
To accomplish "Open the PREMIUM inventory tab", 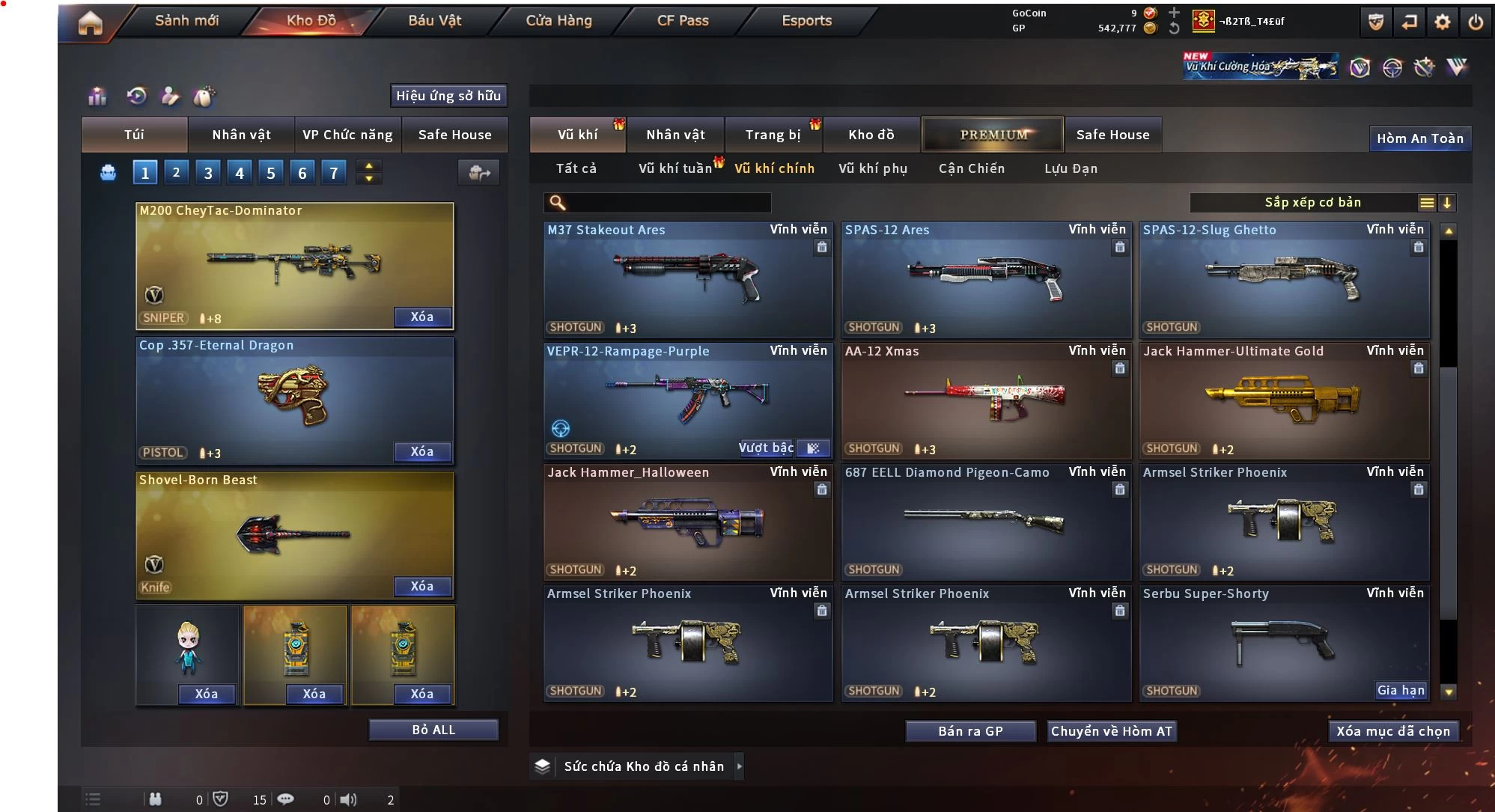I will pos(993,135).
